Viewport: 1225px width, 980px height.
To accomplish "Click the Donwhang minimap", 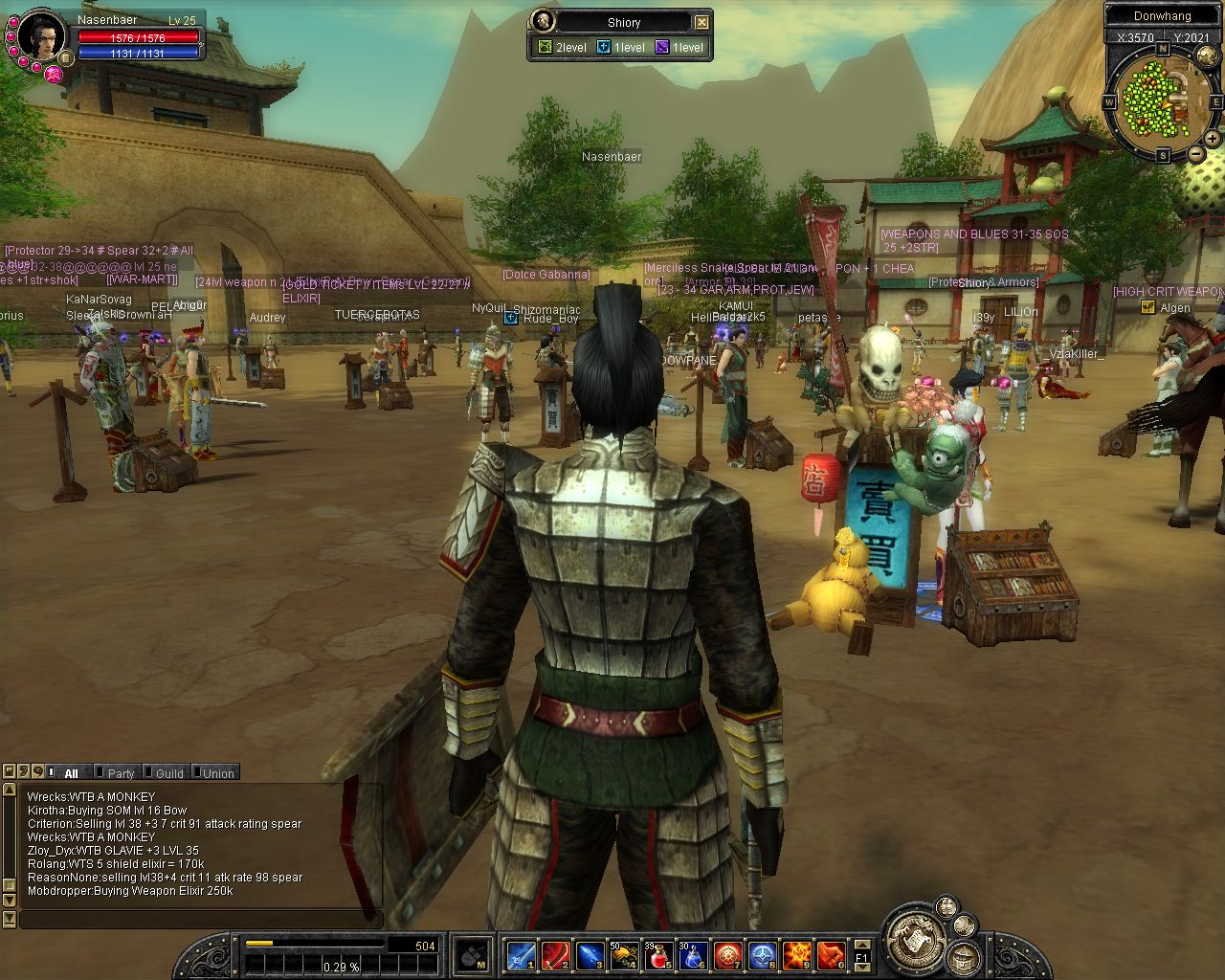I will coord(1157,100).
